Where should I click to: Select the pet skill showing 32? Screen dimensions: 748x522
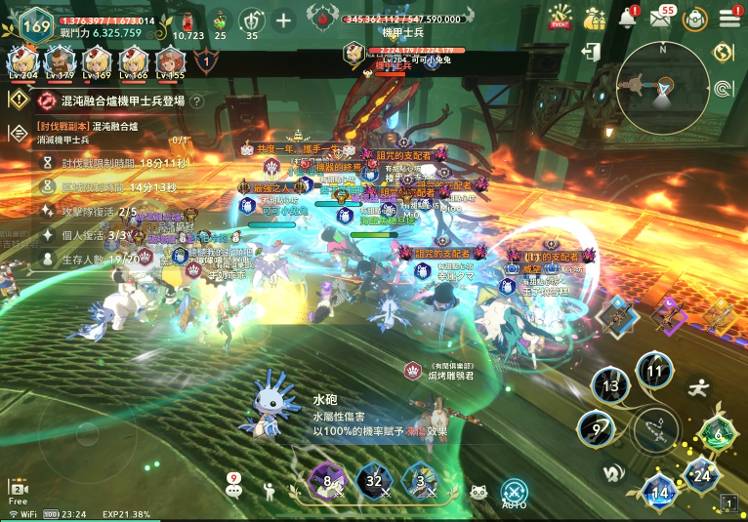click(x=374, y=480)
